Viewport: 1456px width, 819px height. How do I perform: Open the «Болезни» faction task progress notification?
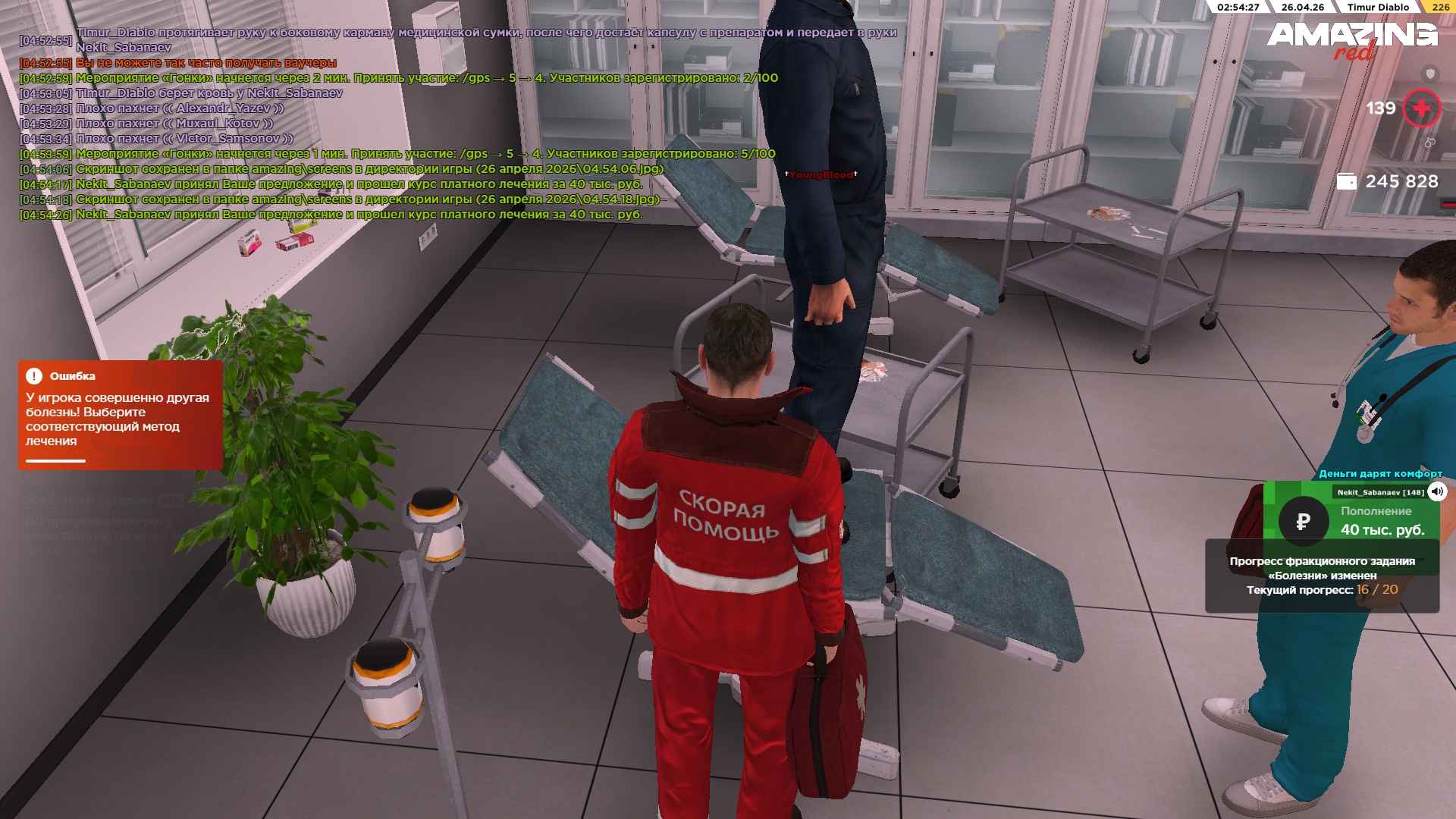pyautogui.click(x=1322, y=576)
